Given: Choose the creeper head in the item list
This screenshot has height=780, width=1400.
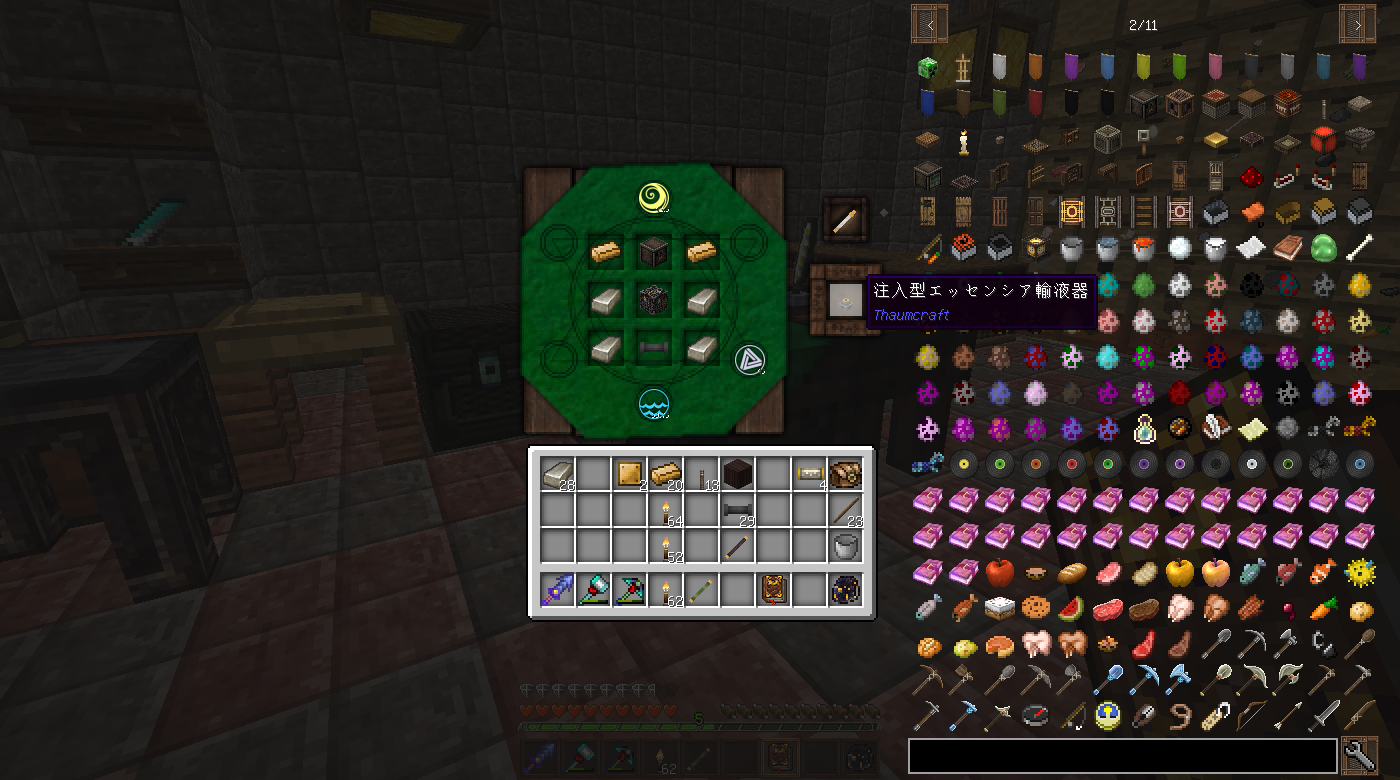Looking at the screenshot, I should tap(927, 67).
